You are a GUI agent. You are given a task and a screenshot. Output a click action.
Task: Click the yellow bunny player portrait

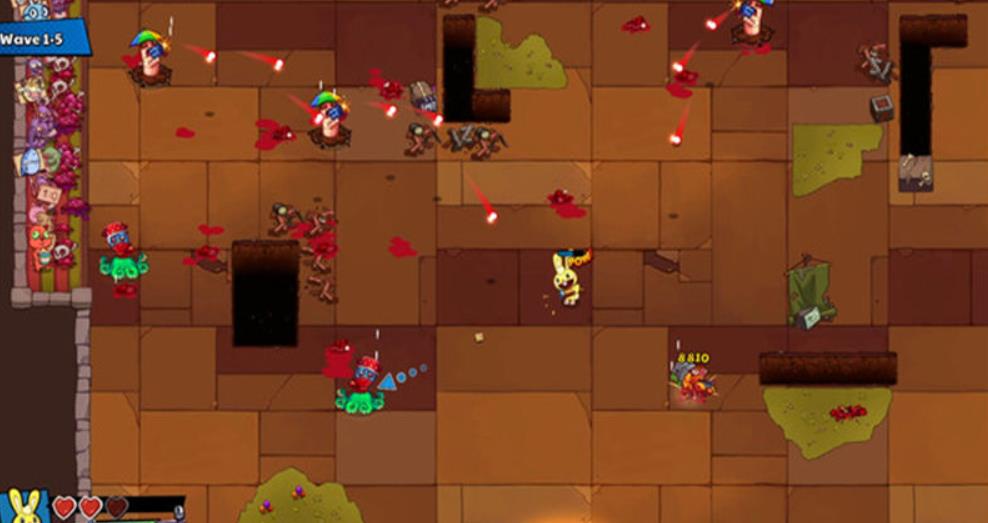pos(27,506)
